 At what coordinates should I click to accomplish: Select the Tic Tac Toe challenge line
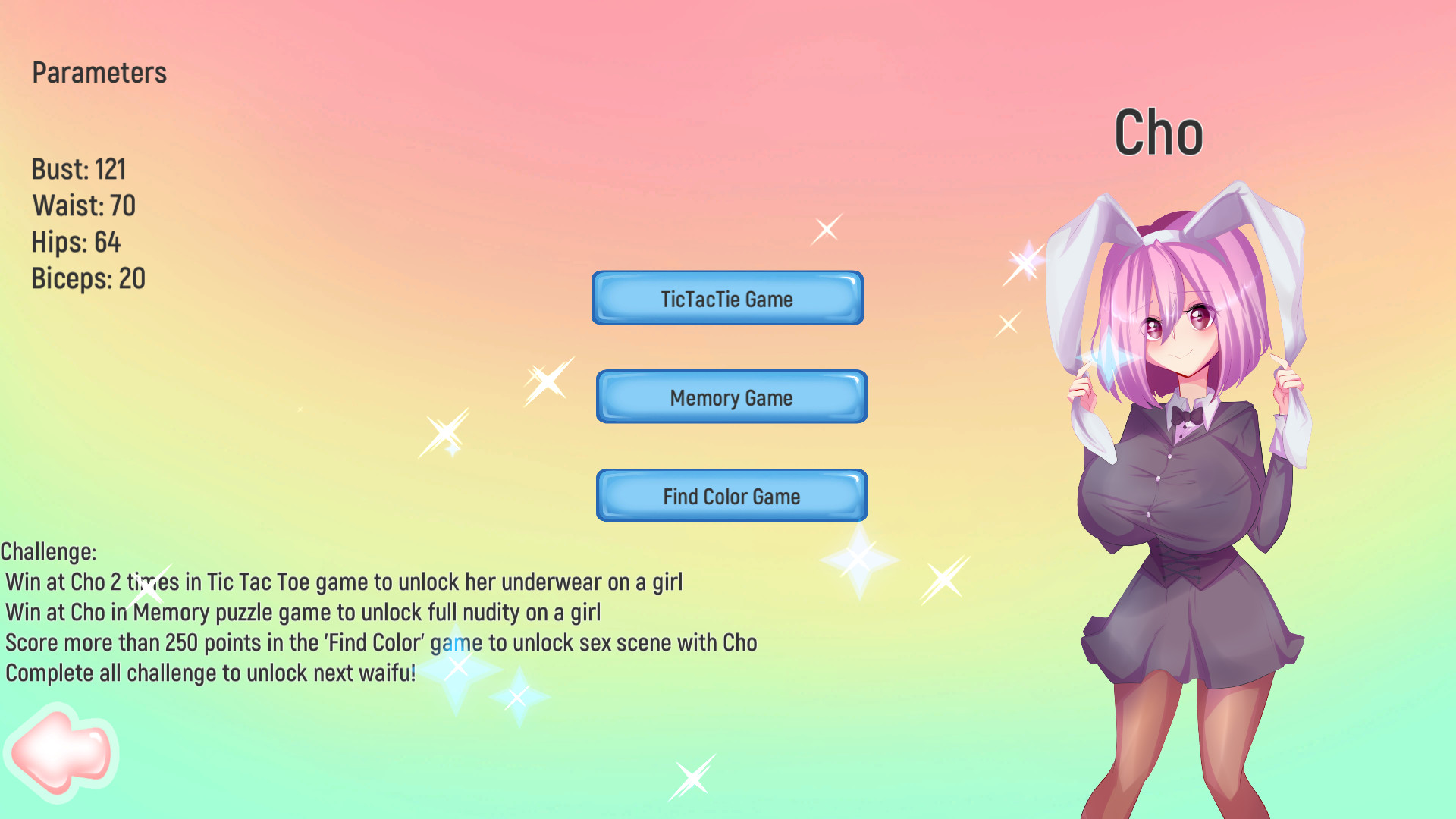click(x=344, y=582)
